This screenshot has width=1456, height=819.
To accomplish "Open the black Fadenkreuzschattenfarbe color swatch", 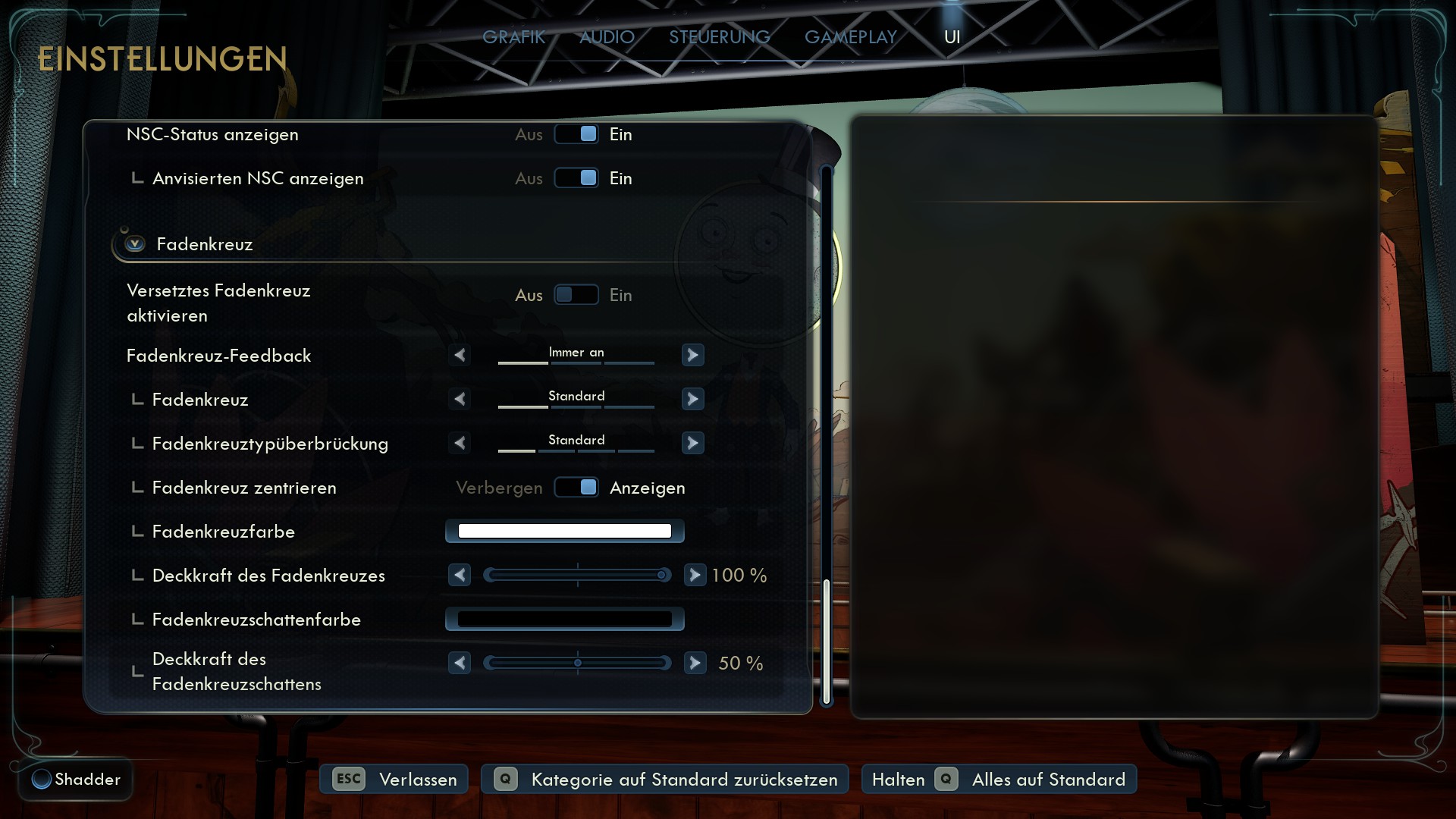I will coord(564,620).
